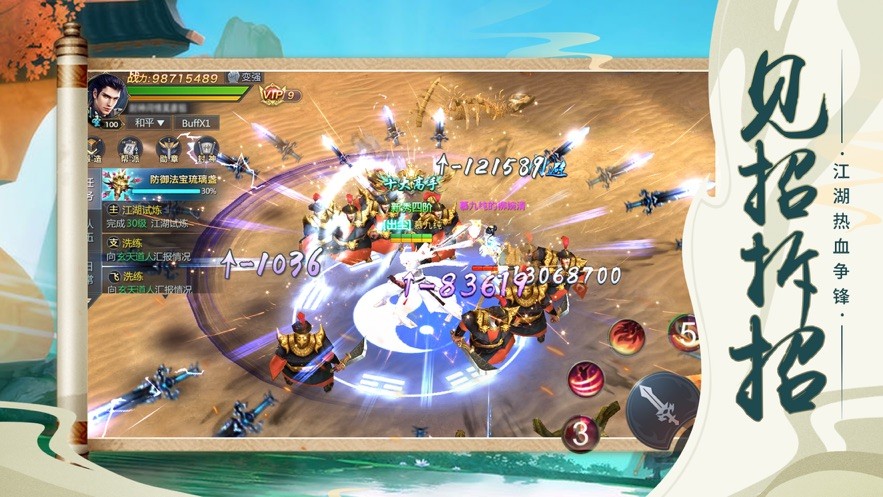
Task: Tap the skill on cooldown showing 3
Action: 580,432
